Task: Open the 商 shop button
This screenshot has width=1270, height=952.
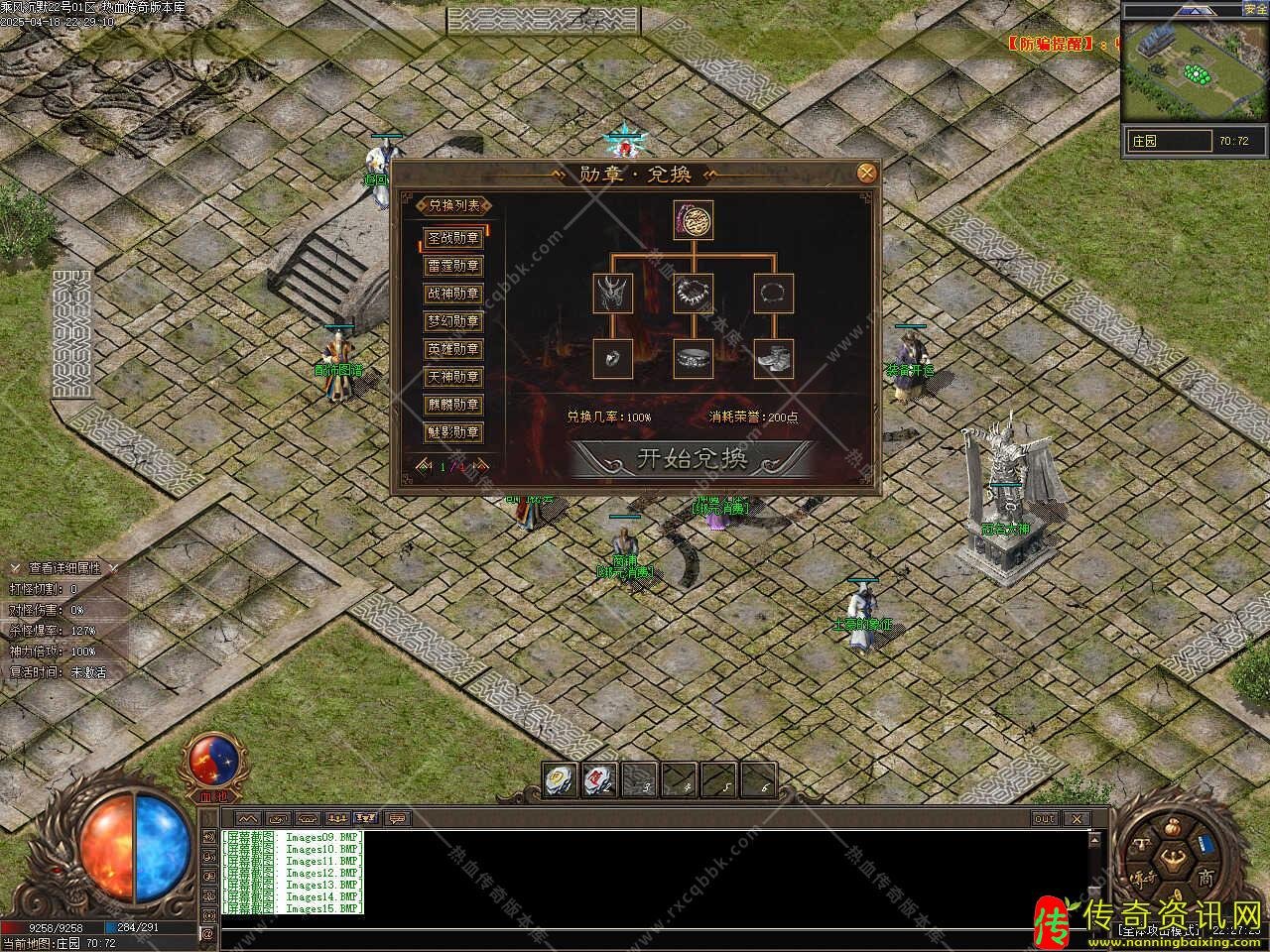Action: 1205,879
